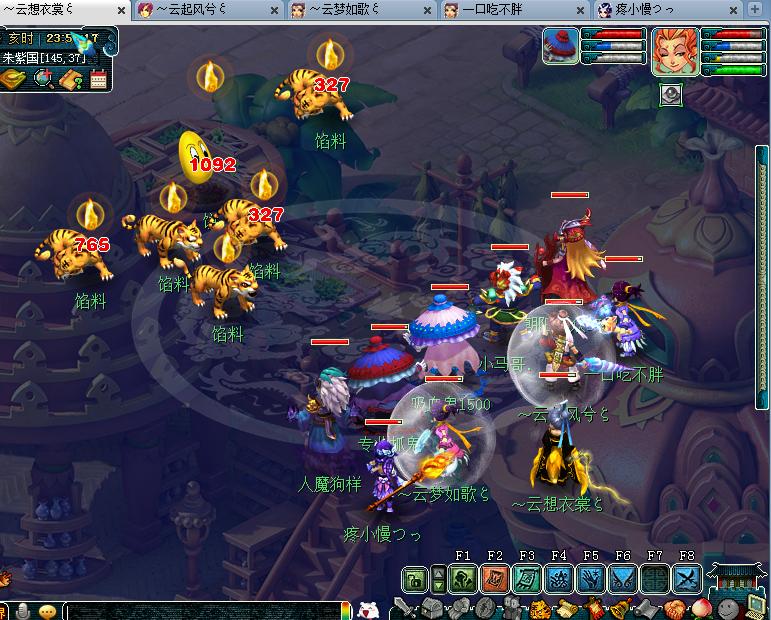Close the ~云想衣裳 tab
This screenshot has width=771, height=620.
pyautogui.click(x=122, y=11)
